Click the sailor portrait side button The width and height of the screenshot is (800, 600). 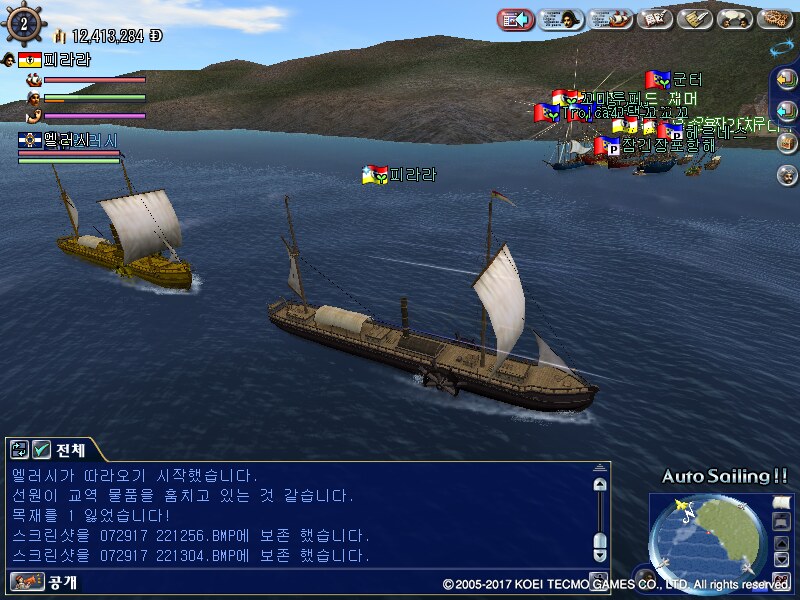(786, 173)
